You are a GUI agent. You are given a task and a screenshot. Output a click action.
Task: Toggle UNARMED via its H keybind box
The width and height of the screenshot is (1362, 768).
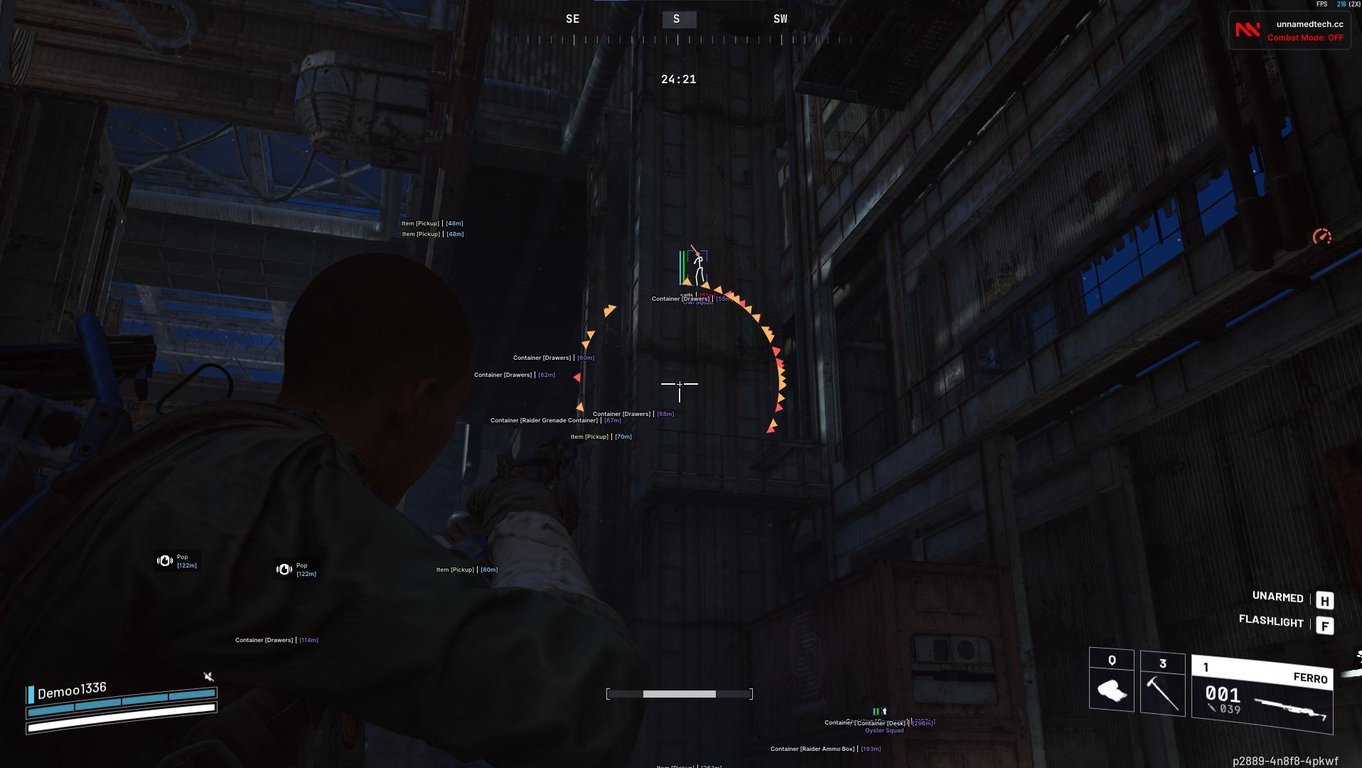(1324, 598)
